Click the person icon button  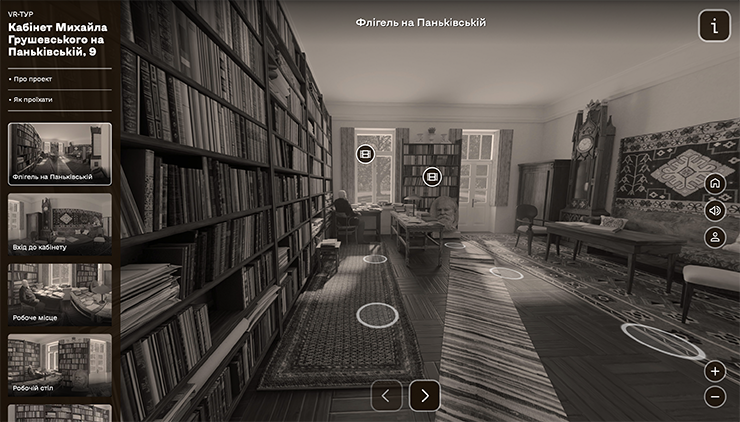[x=714, y=237]
